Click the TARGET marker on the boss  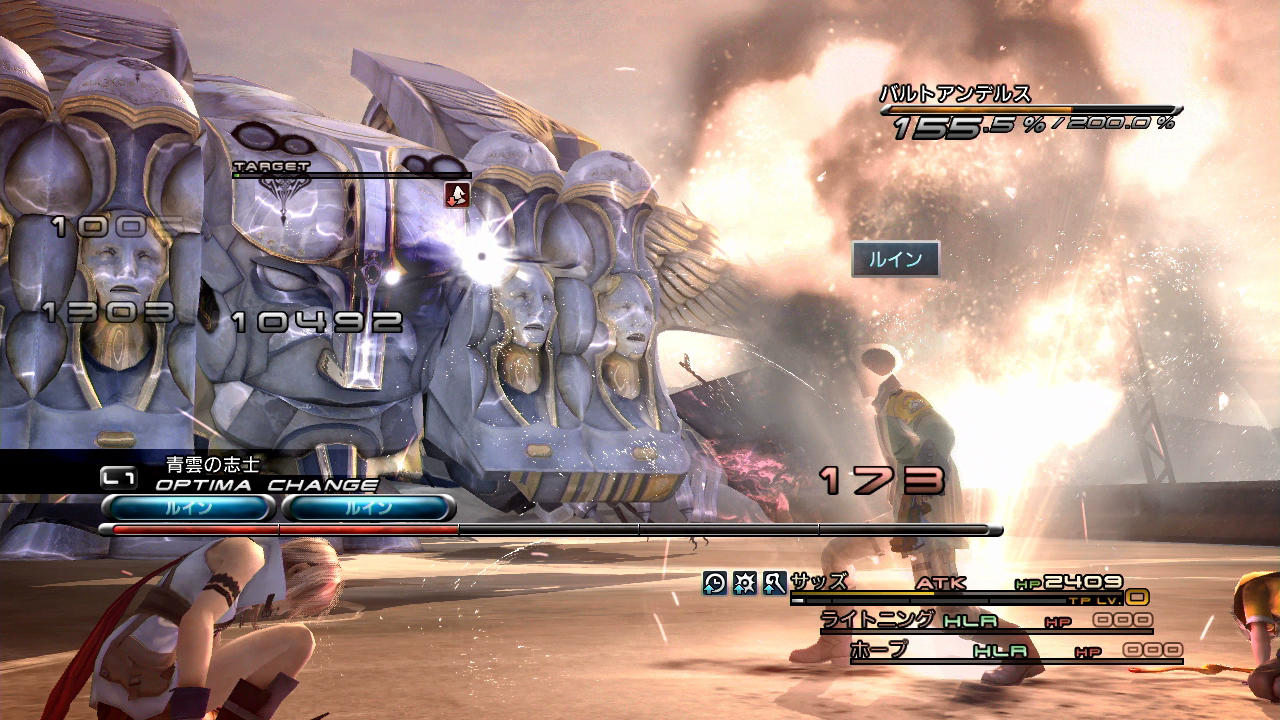tap(271, 168)
